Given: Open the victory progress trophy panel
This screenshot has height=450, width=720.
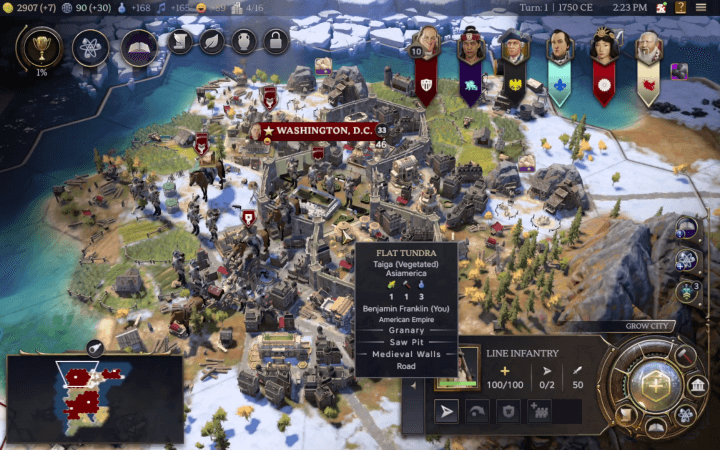Looking at the screenshot, I should [x=39, y=46].
